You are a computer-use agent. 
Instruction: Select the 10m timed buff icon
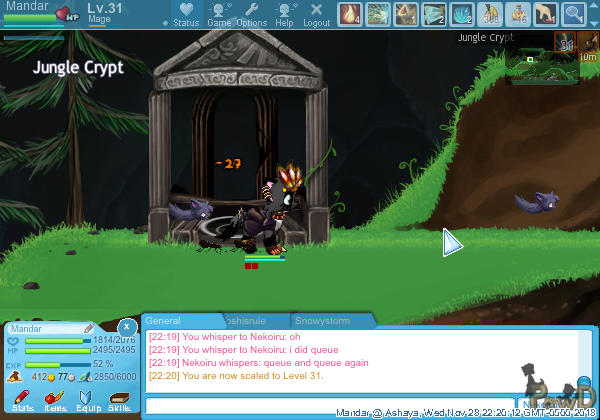589,47
